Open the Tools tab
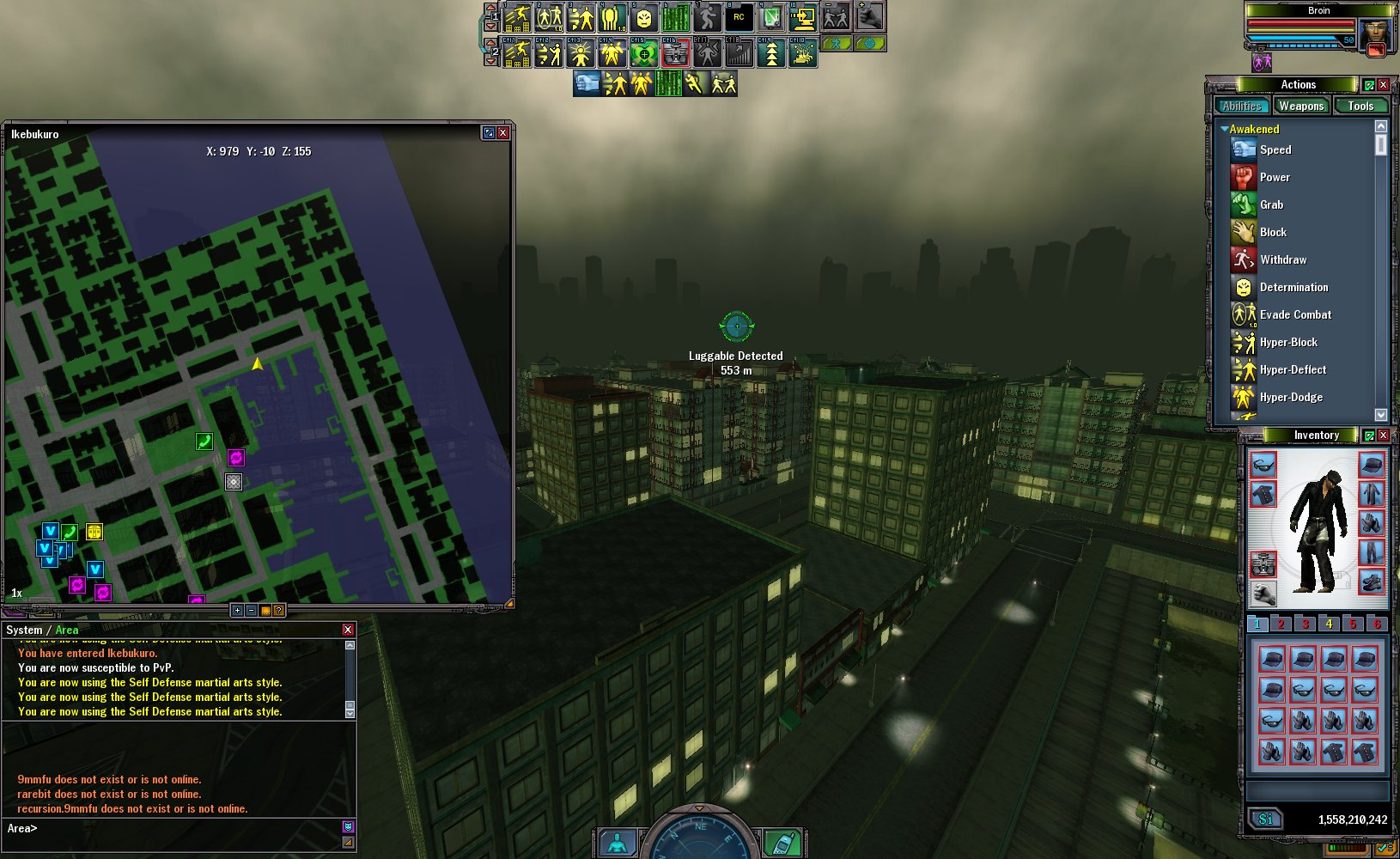1400x859 pixels. pyautogui.click(x=1360, y=106)
